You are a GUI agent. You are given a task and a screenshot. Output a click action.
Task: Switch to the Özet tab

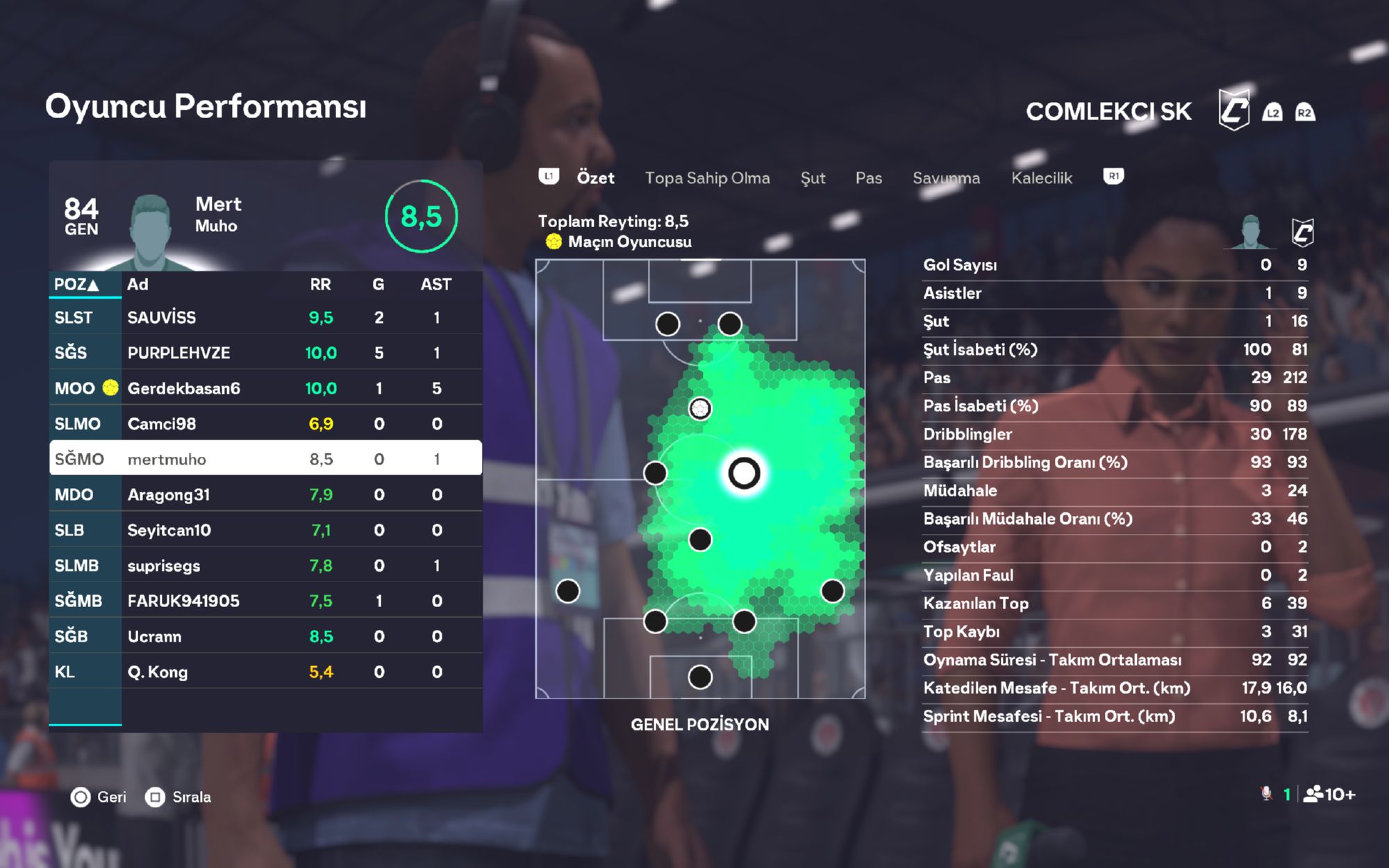click(595, 178)
